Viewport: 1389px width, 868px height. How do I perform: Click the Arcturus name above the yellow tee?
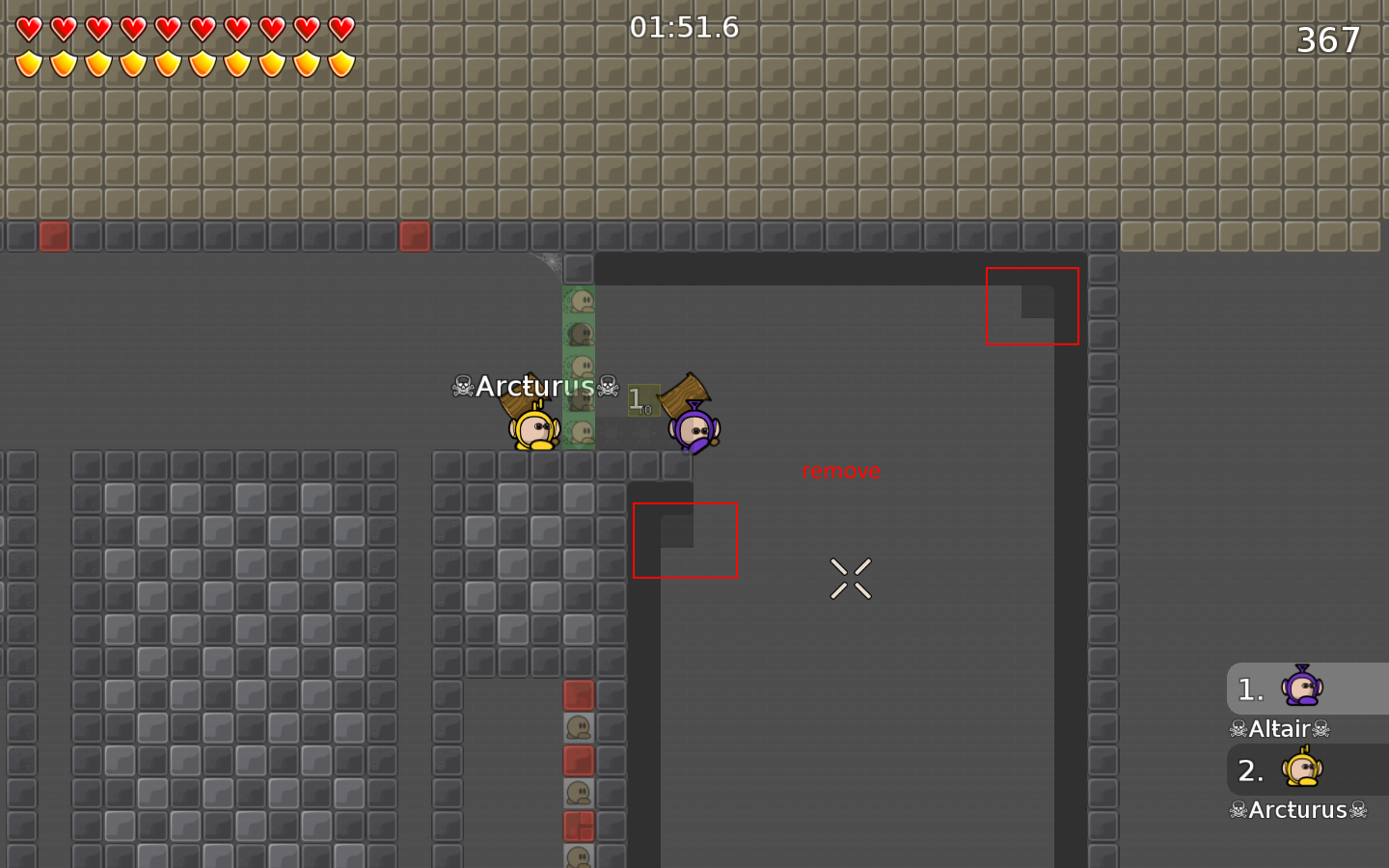pyautogui.click(x=534, y=385)
